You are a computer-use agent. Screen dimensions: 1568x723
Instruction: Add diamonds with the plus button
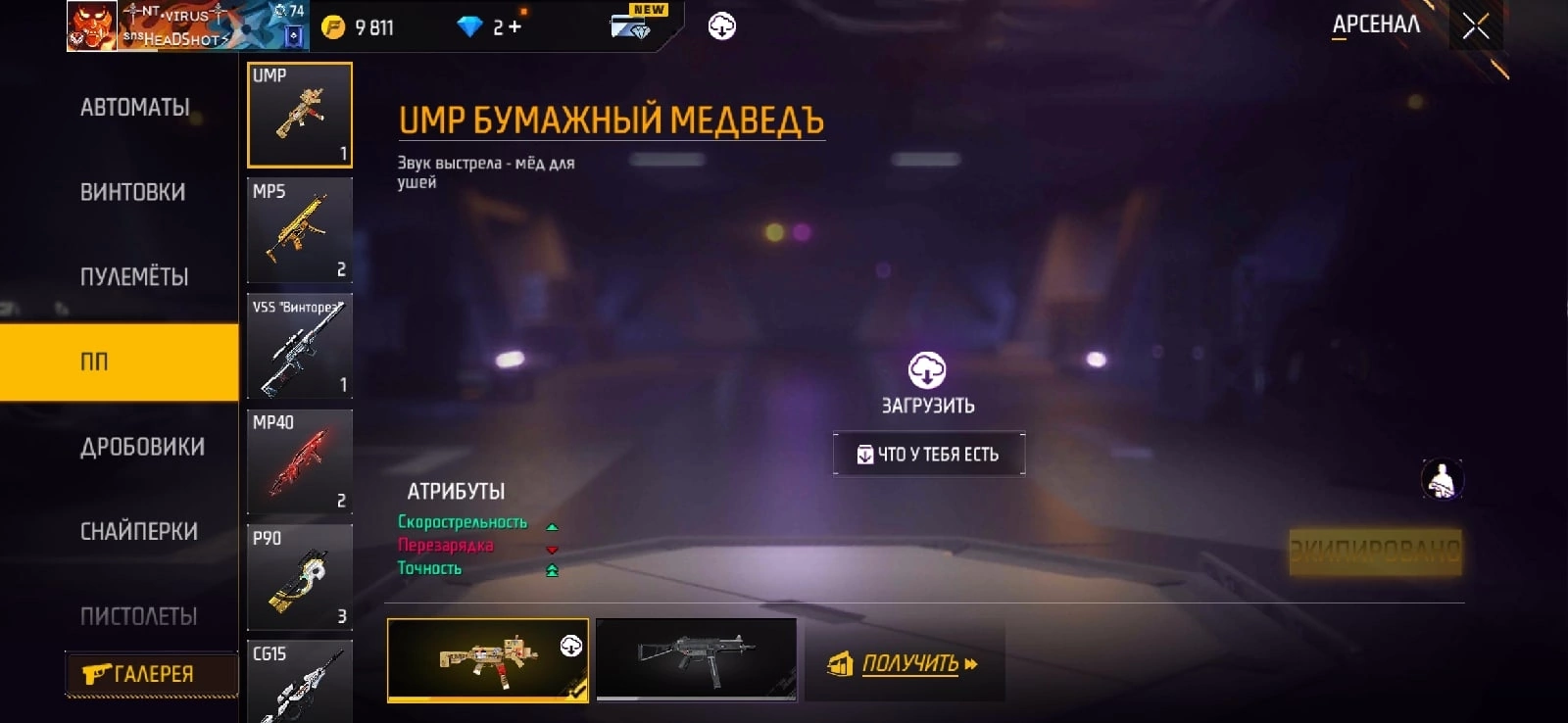pos(514,27)
